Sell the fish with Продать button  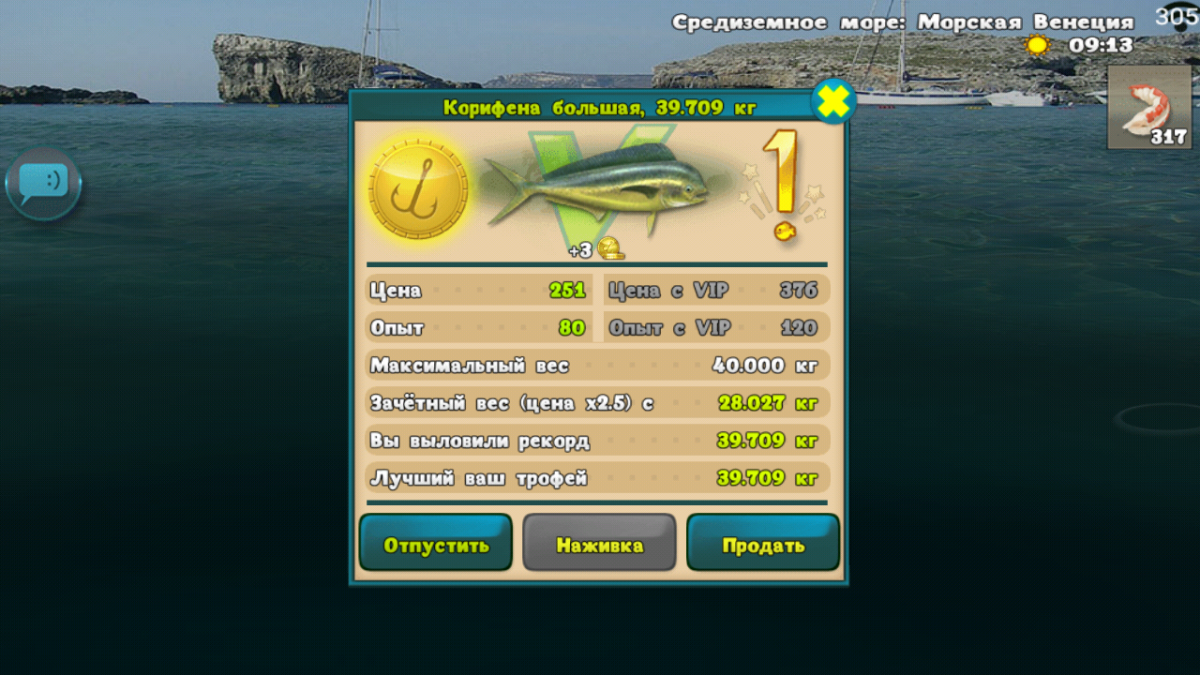763,544
